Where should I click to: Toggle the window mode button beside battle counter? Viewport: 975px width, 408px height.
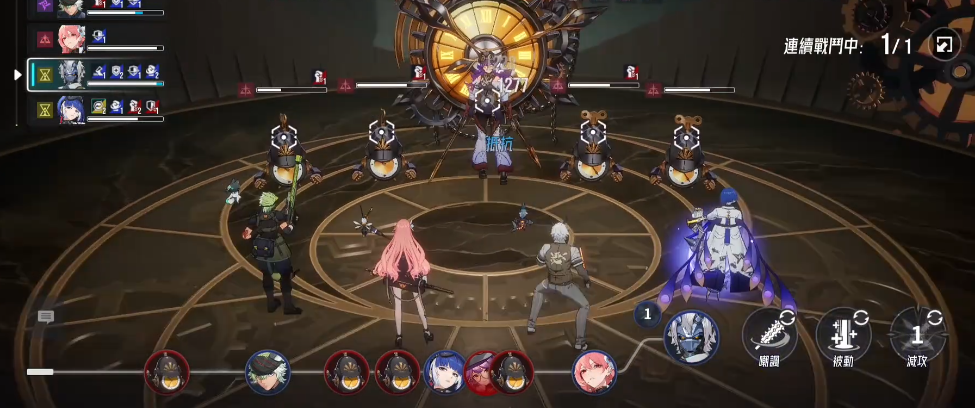click(944, 45)
